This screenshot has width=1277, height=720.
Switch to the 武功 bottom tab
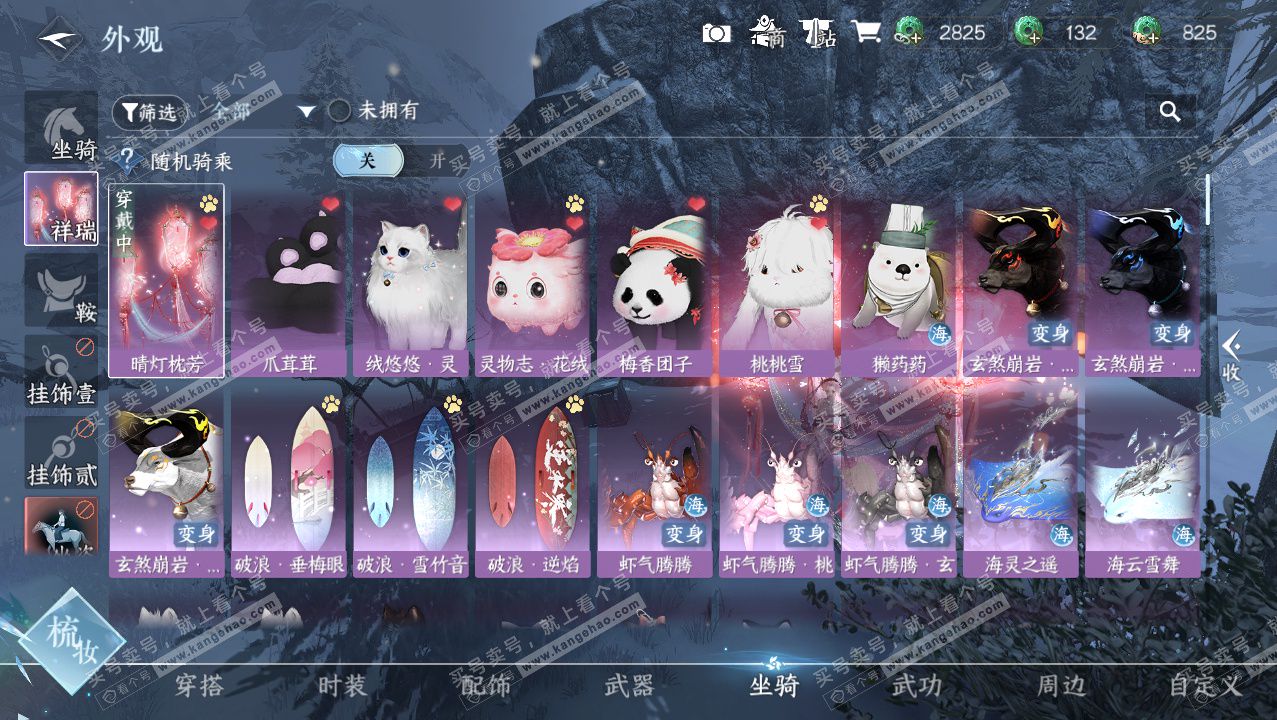[916, 686]
